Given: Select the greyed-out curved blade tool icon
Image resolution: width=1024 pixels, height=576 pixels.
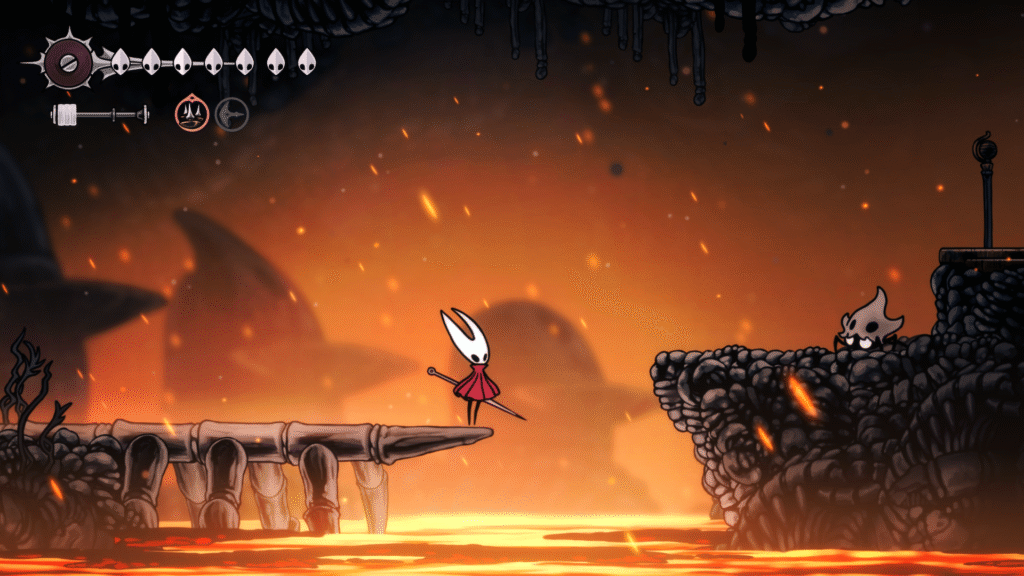Looking at the screenshot, I should pyautogui.click(x=231, y=114).
